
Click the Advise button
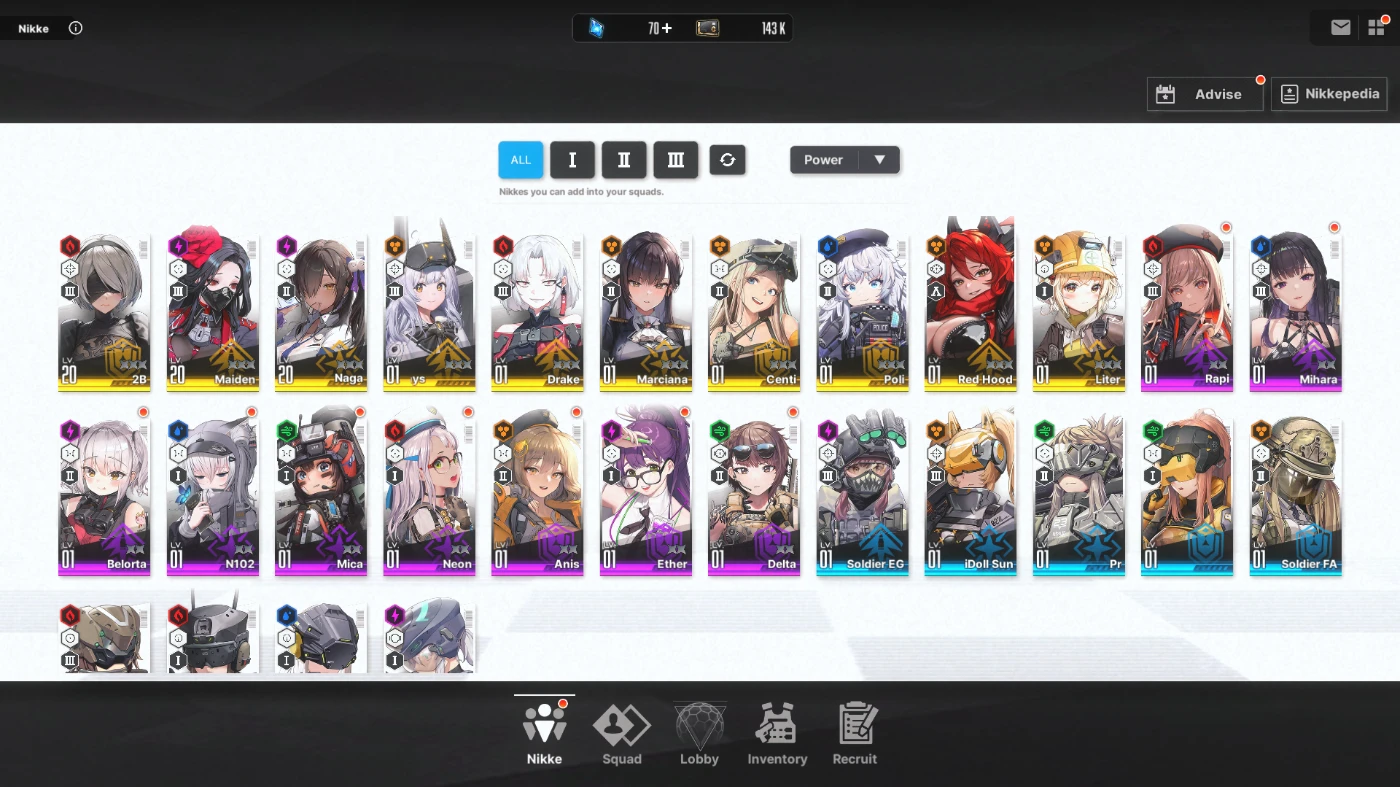coord(1205,93)
